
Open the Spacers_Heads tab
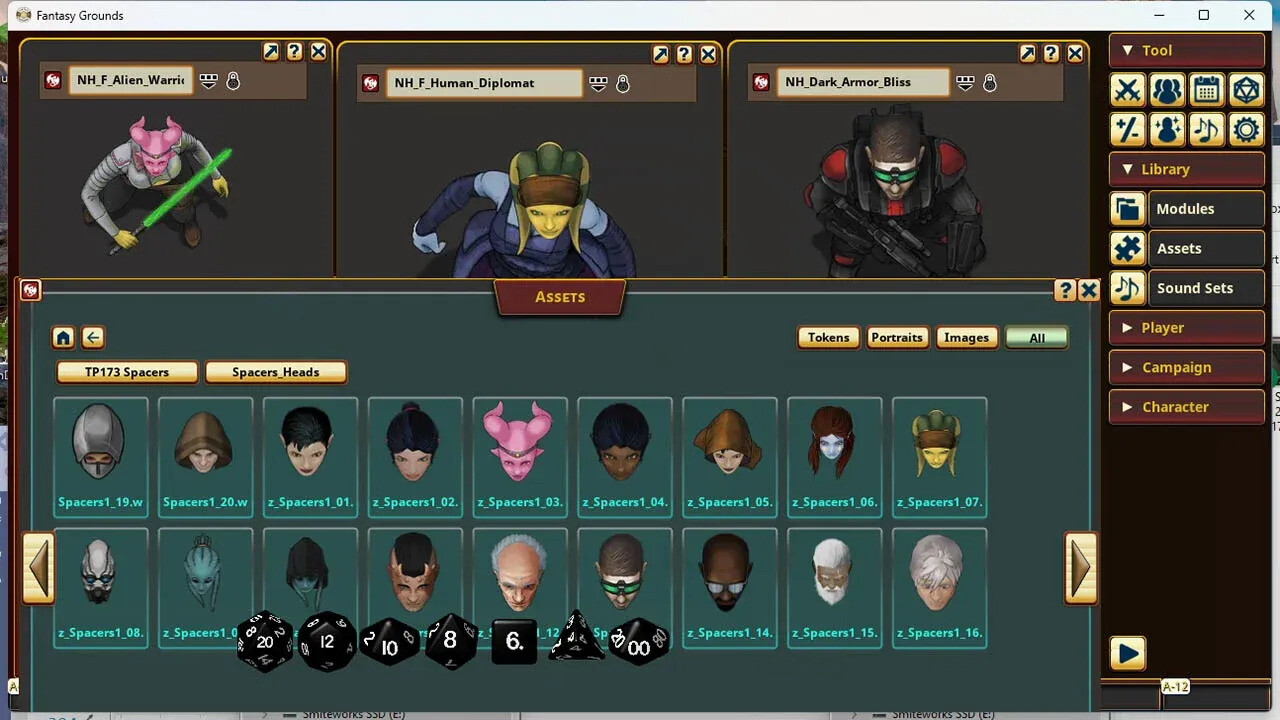(x=276, y=372)
